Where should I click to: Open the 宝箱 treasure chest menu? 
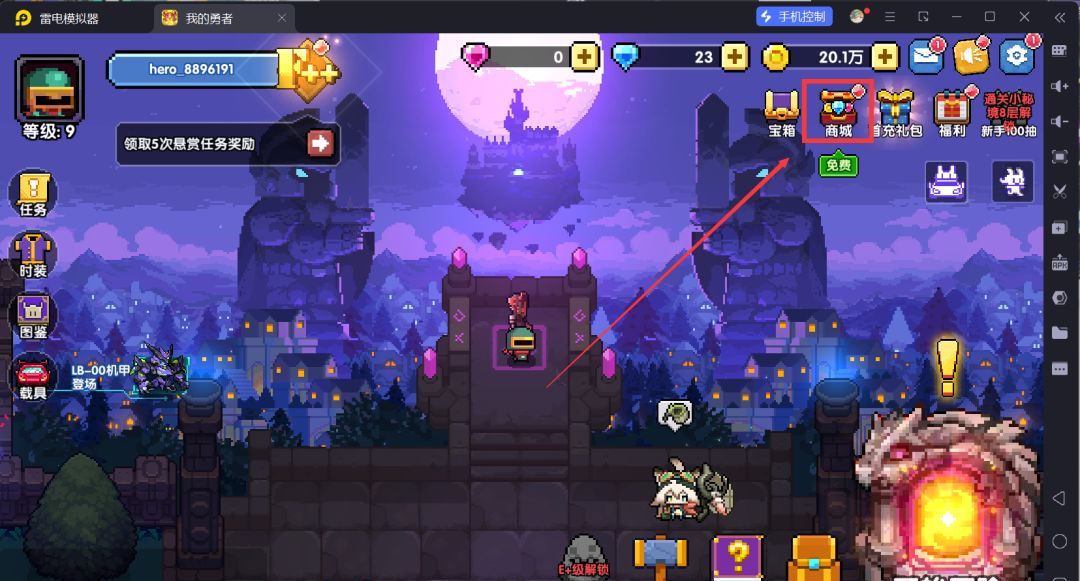pyautogui.click(x=782, y=108)
